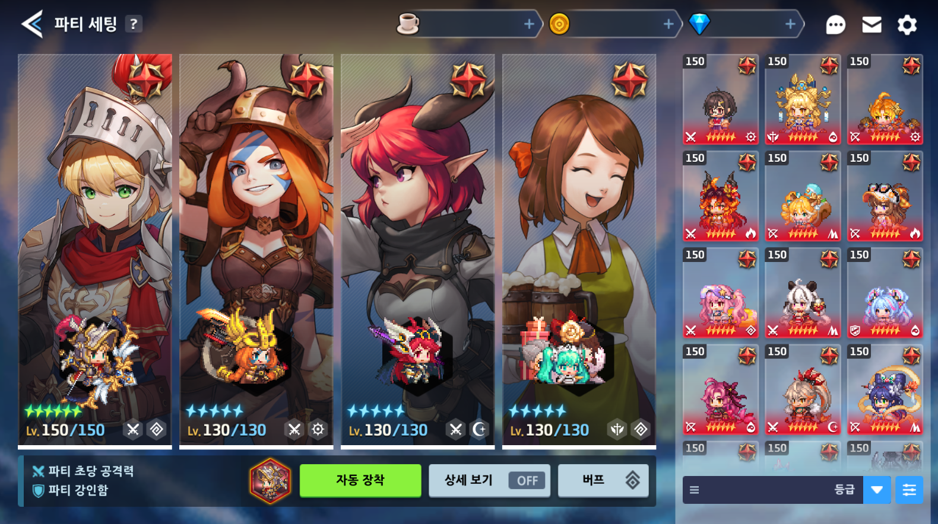Select the brown-haired innkeeper hero slot
The width and height of the screenshot is (938, 524).
579,250
